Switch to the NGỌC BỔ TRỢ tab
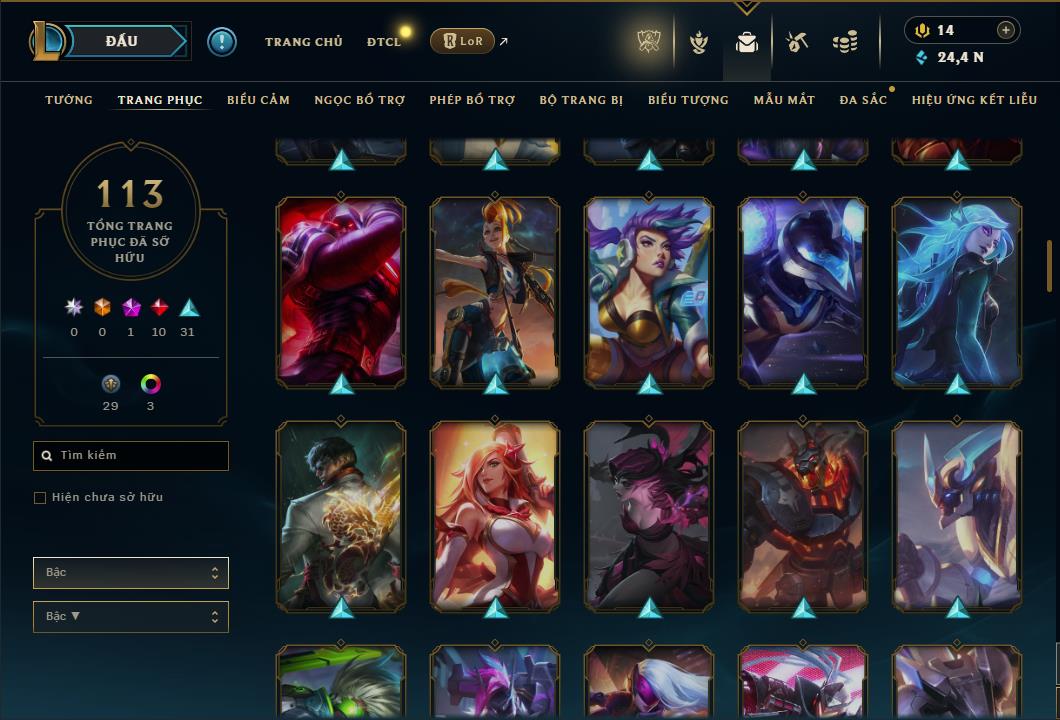 click(x=360, y=100)
